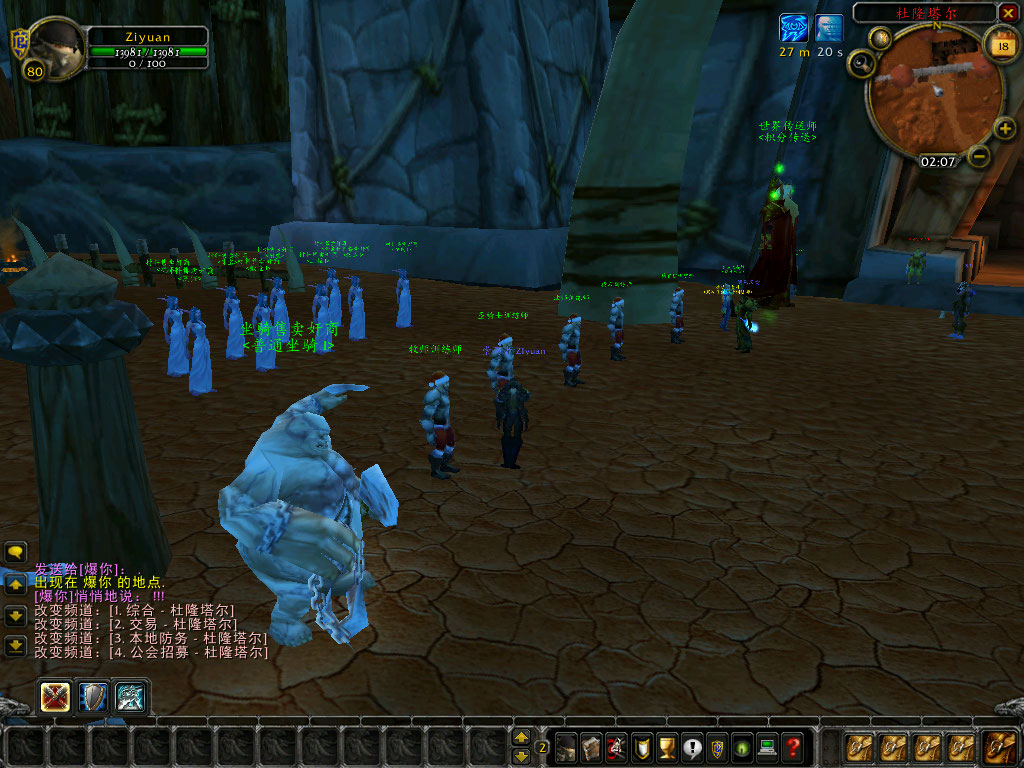
Task: Close the minimap with the X button
Action: pos(1008,13)
